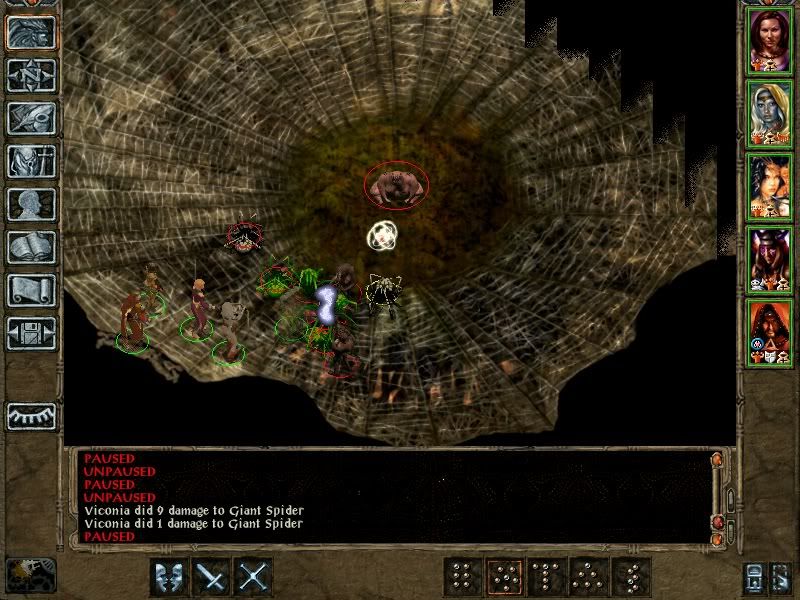Open the area map compass button
800x600 pixels.
[x=32, y=75]
